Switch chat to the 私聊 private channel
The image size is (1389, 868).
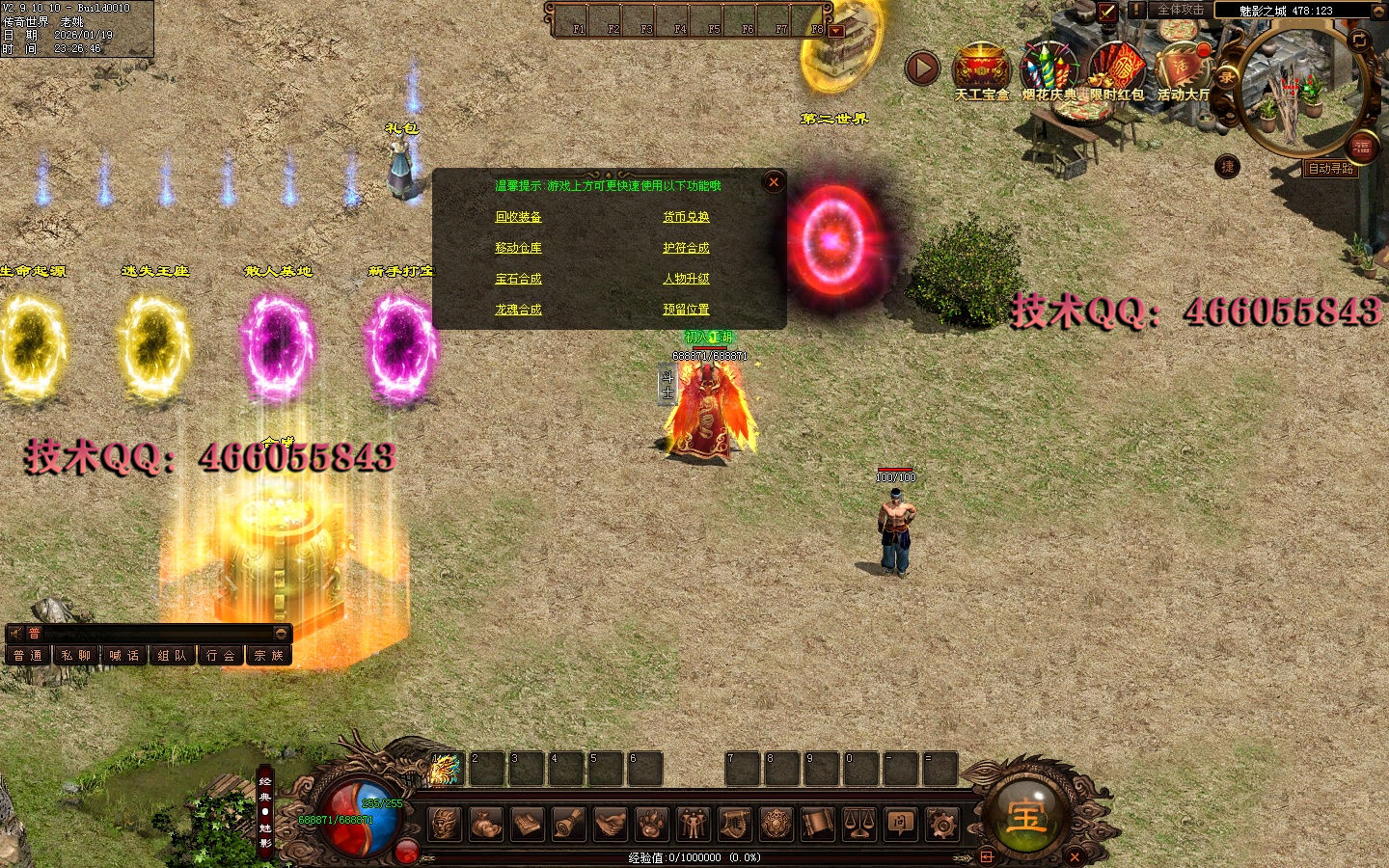coord(76,656)
